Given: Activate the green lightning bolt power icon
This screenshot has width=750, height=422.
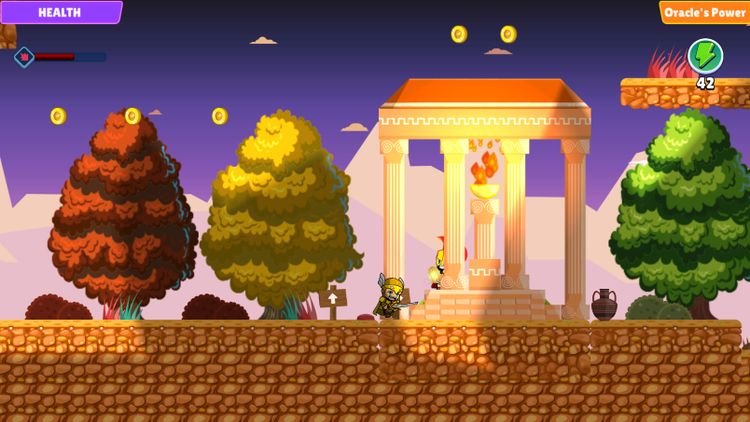Looking at the screenshot, I should (705, 55).
